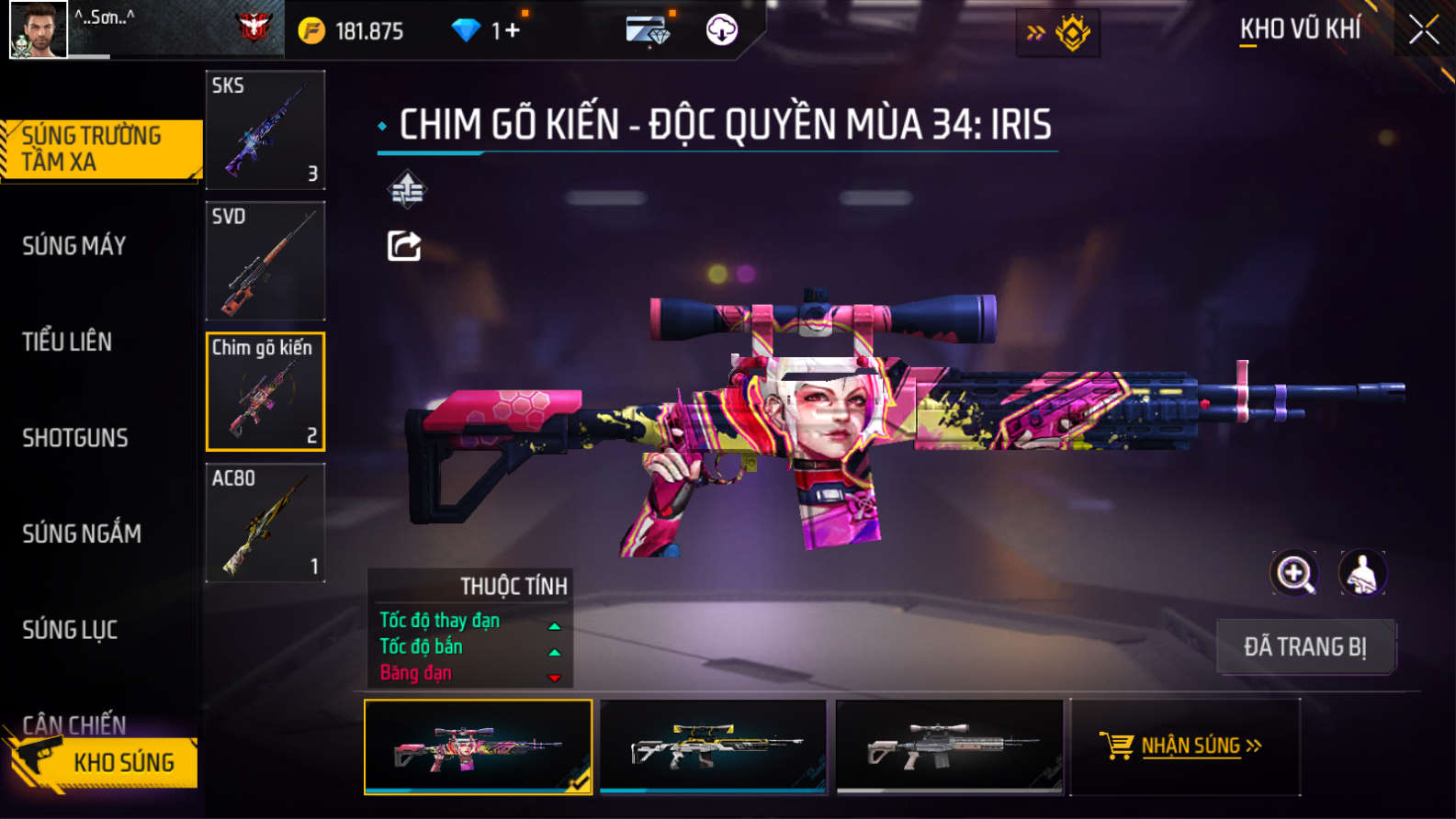1456x819 pixels.
Task: Open the player profile avatar
Action: pyautogui.click(x=38, y=29)
